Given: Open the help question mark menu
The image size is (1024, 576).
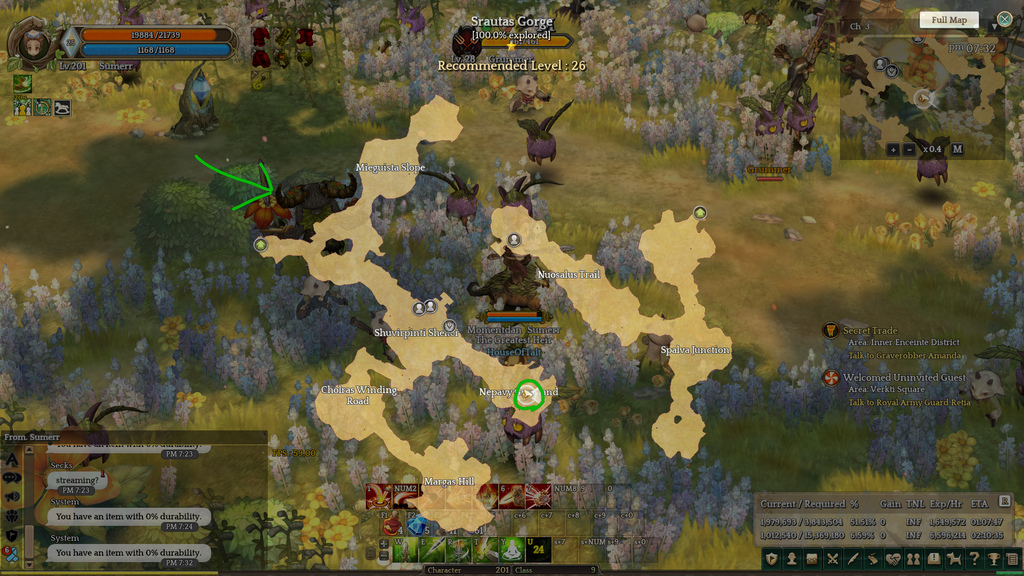Looking at the screenshot, I should coord(974,558).
